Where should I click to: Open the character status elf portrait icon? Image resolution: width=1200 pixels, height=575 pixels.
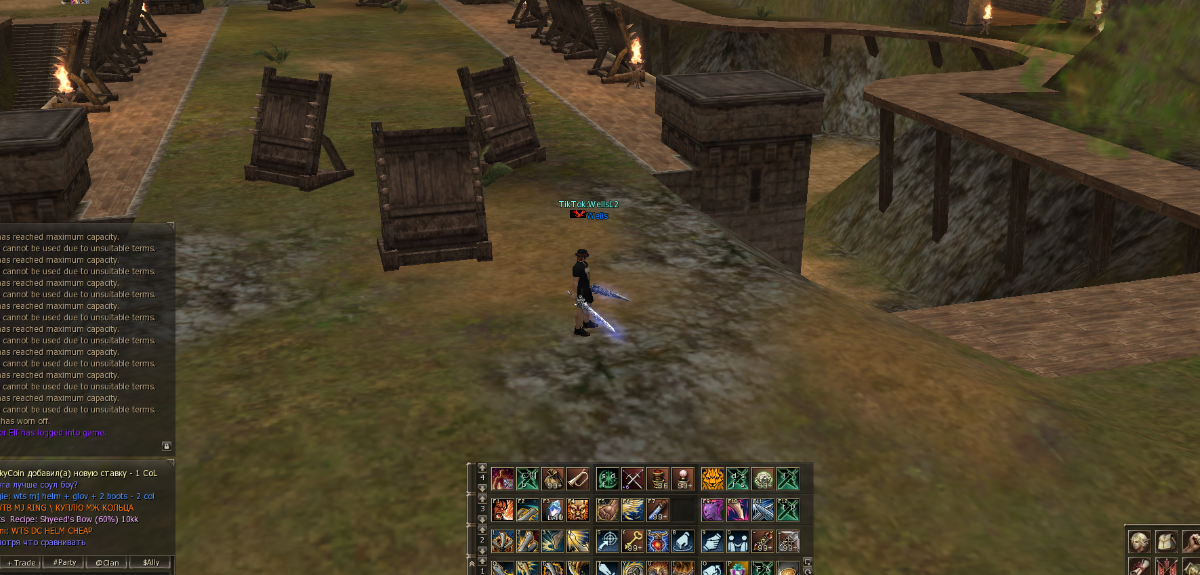point(1138,541)
